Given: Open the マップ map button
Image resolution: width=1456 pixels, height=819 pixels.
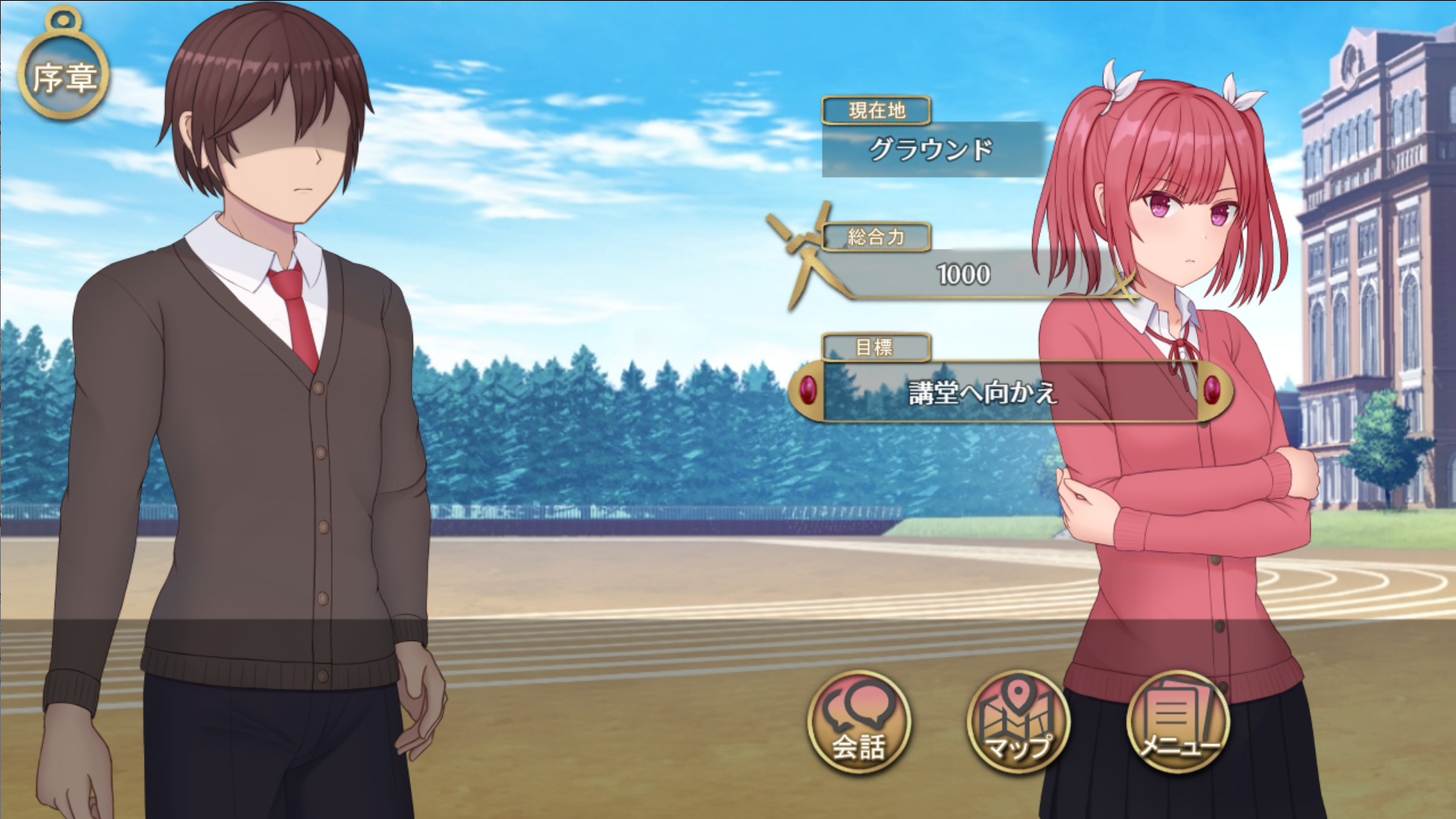Looking at the screenshot, I should (1018, 722).
